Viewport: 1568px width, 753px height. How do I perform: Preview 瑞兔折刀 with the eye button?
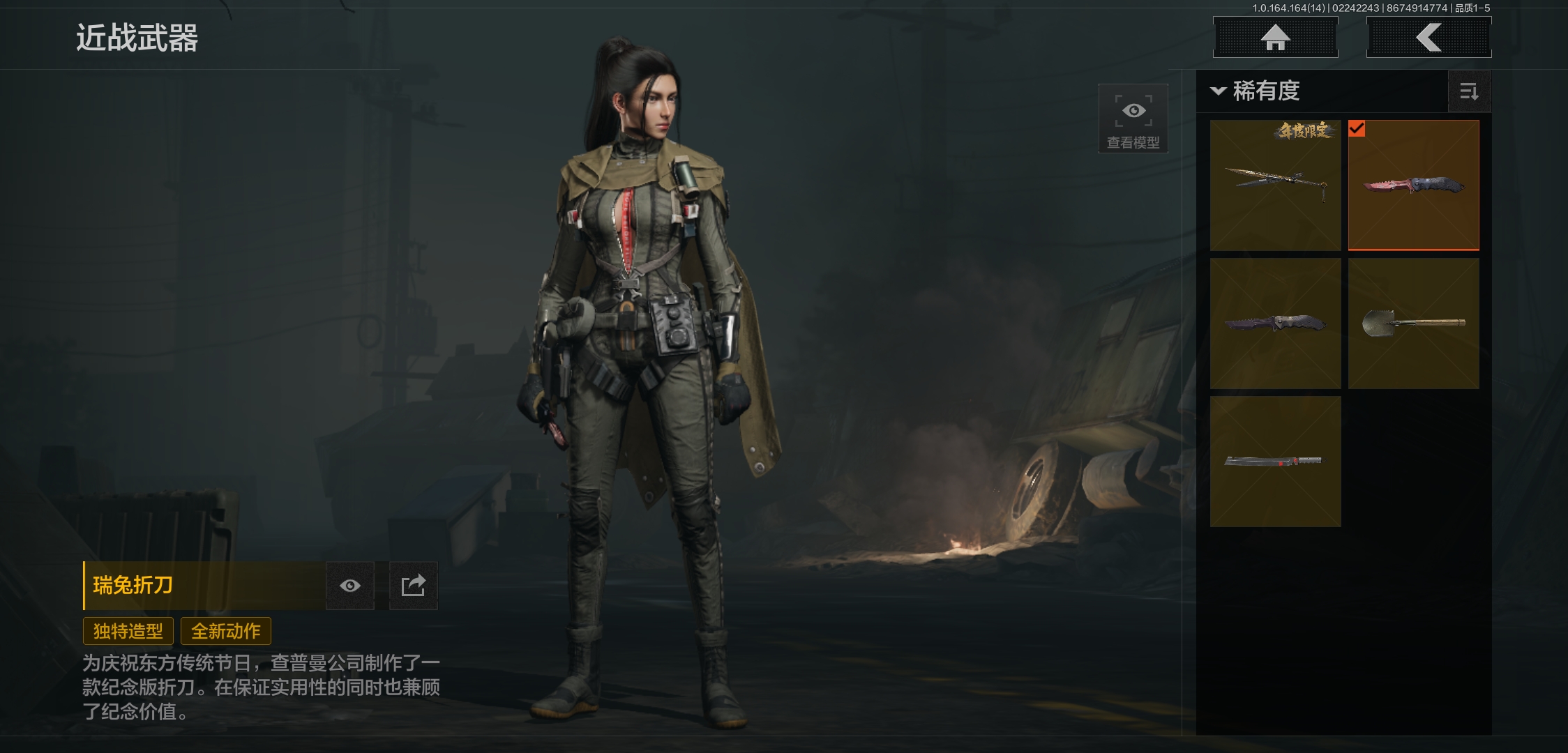[x=350, y=586]
